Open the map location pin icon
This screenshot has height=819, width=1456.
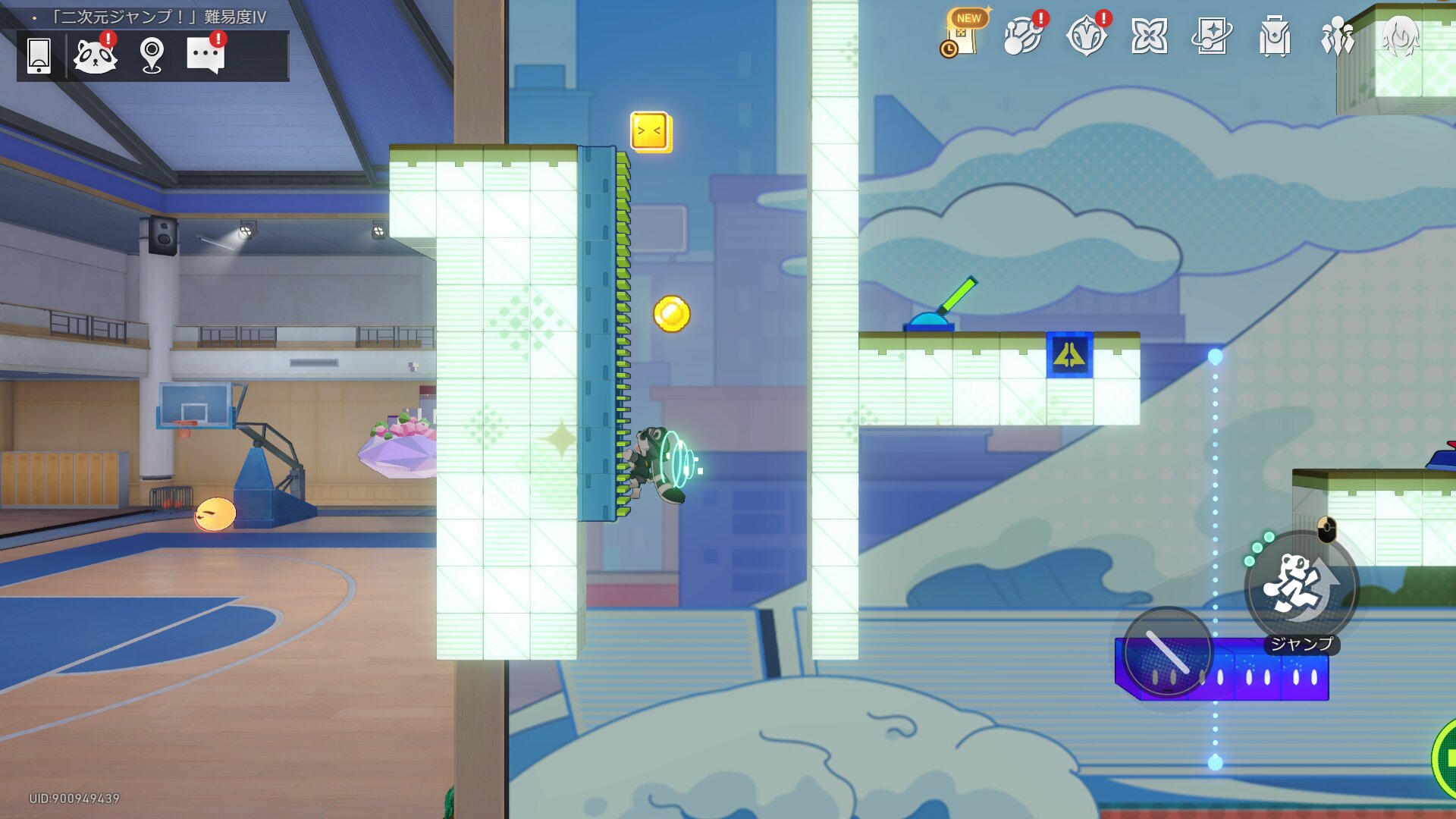tap(152, 55)
